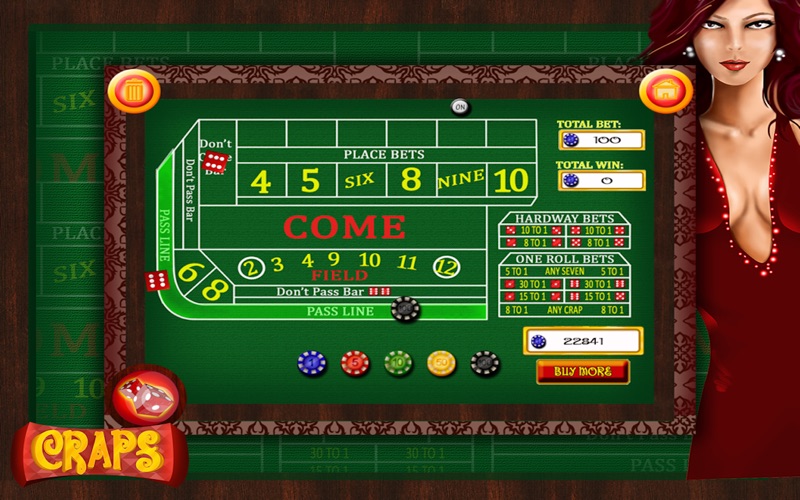This screenshot has height=500, width=800.
Task: Click the white ON puck marker
Action: 460,106
